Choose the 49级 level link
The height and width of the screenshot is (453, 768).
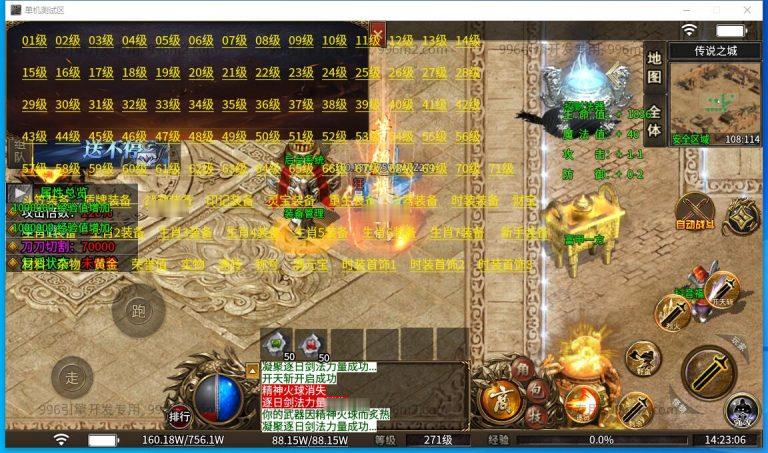point(234,137)
